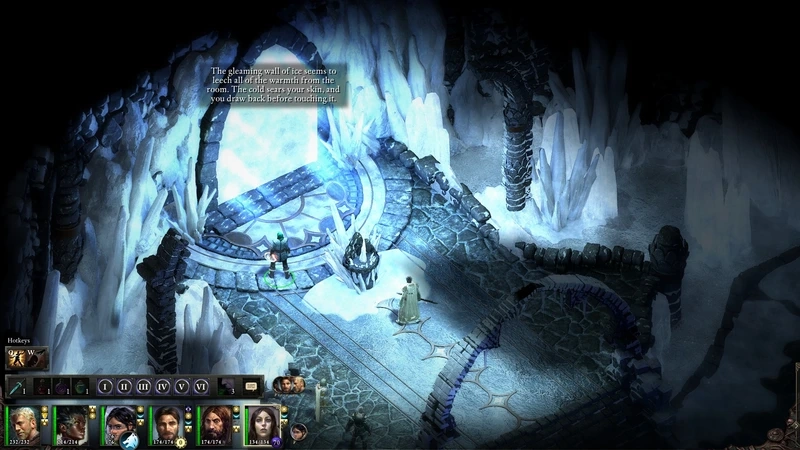Activate the W hotkey ability icon
Screen dimensions: 800x450
click(36, 357)
